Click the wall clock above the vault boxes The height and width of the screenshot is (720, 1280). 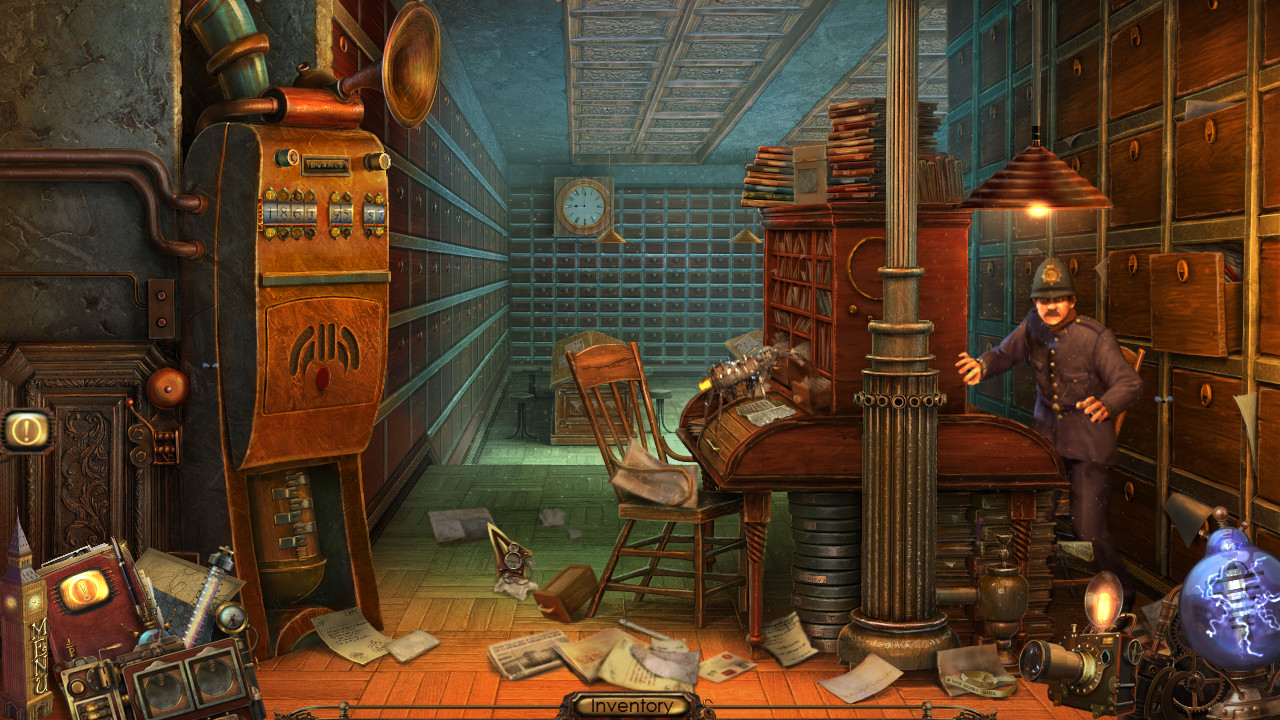pyautogui.click(x=582, y=203)
